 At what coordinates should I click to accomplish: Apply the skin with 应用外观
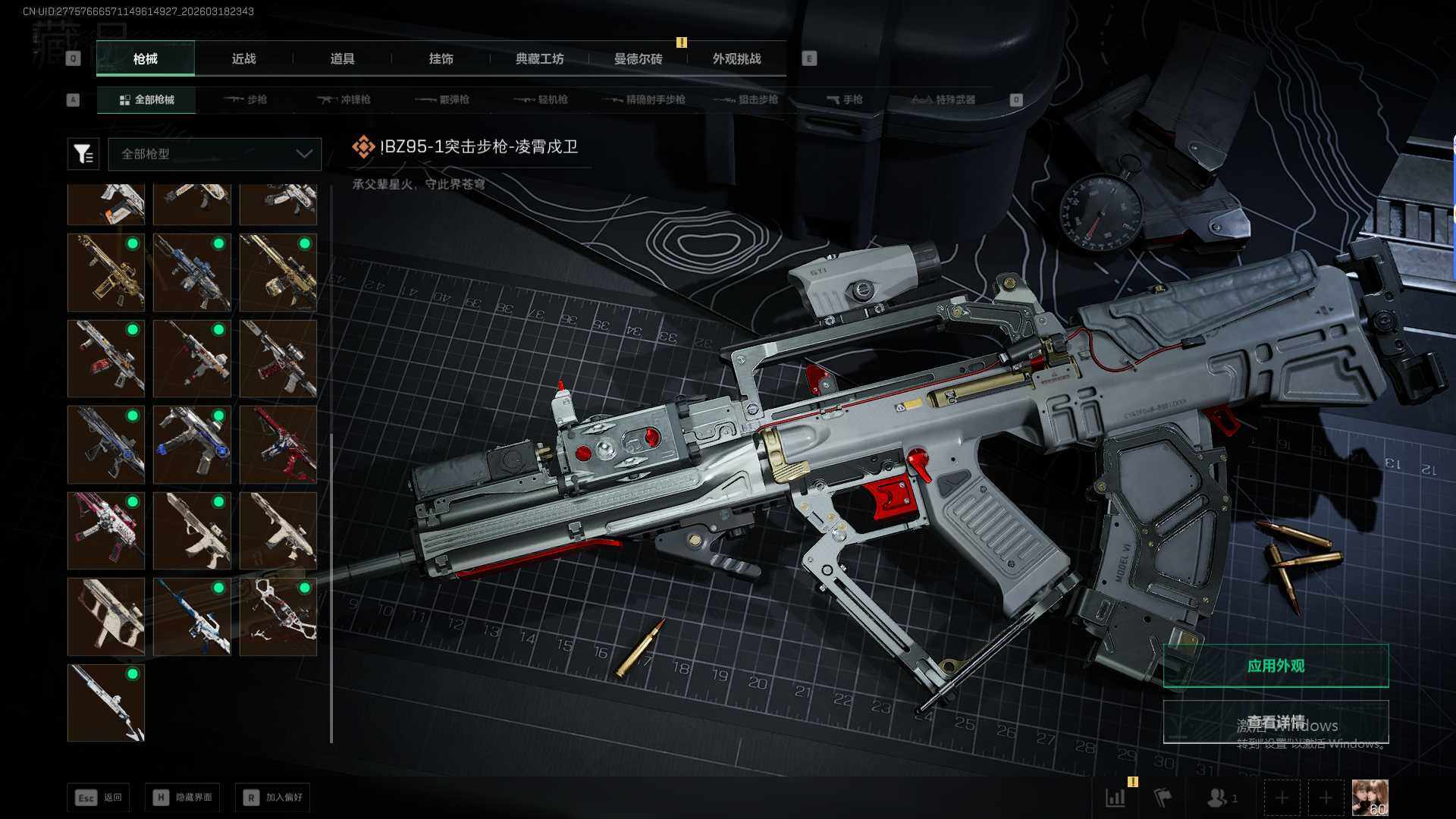click(1276, 666)
